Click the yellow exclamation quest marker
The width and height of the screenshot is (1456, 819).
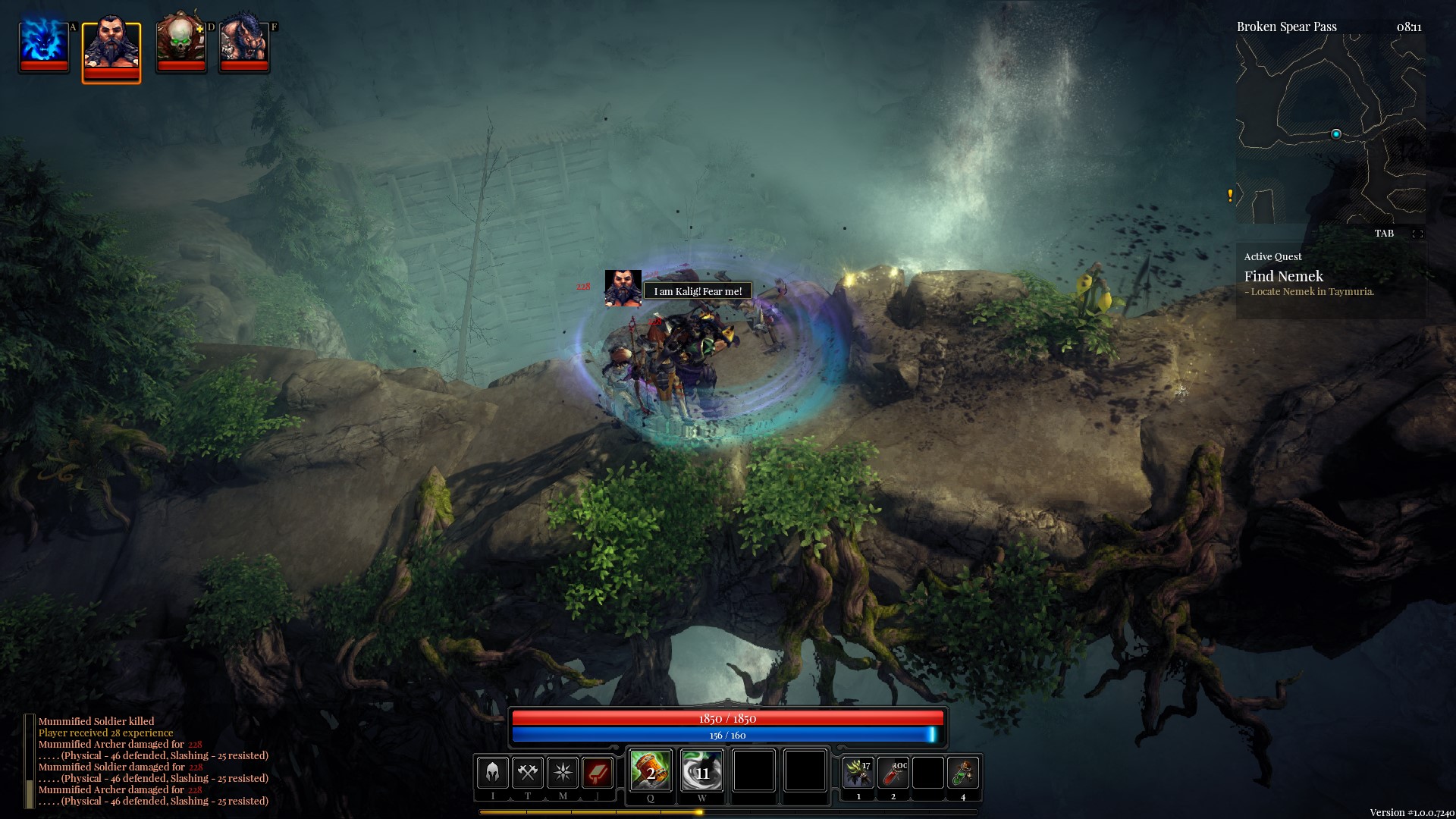(1230, 196)
